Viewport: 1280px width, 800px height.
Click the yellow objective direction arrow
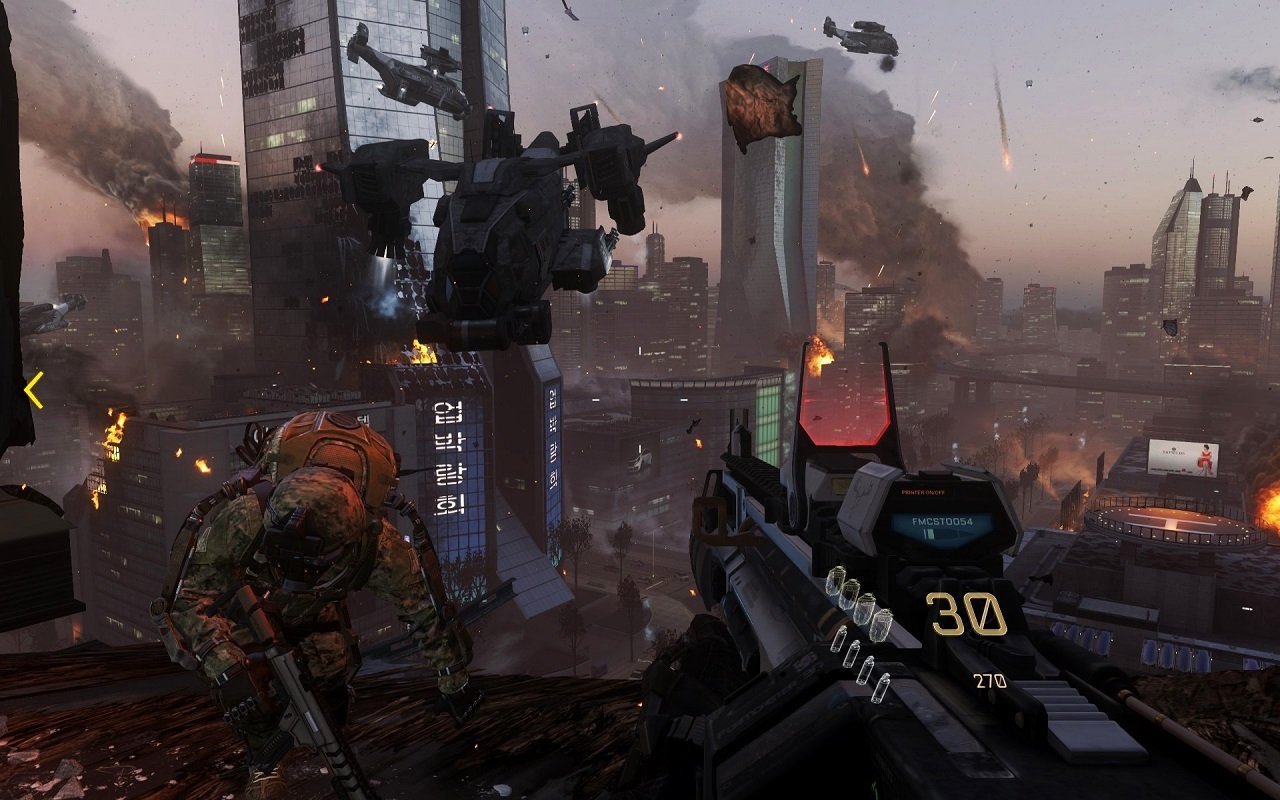point(34,390)
